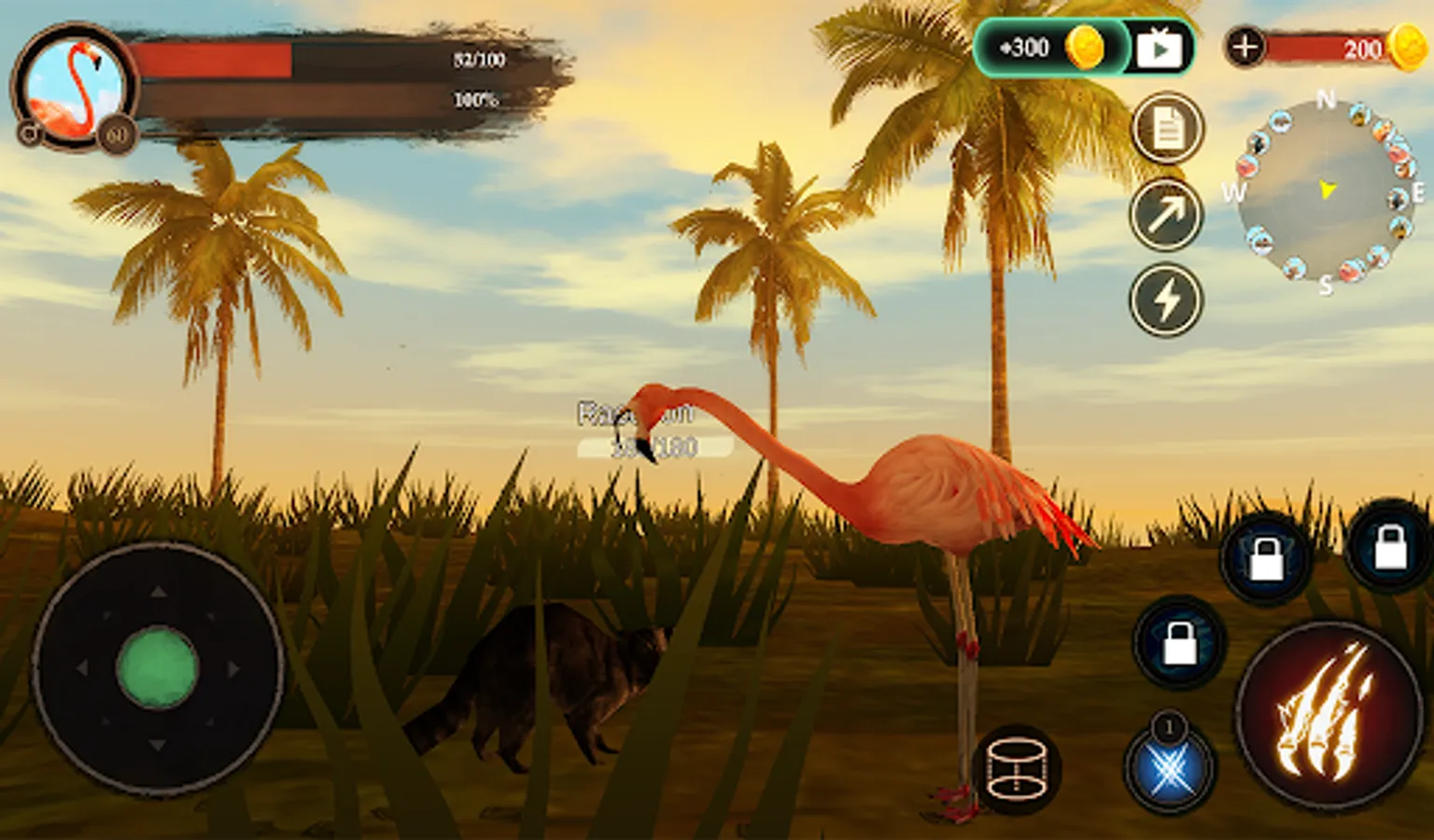Add coins with the plus button
Screen dimensions: 1434x840
(x=1244, y=46)
